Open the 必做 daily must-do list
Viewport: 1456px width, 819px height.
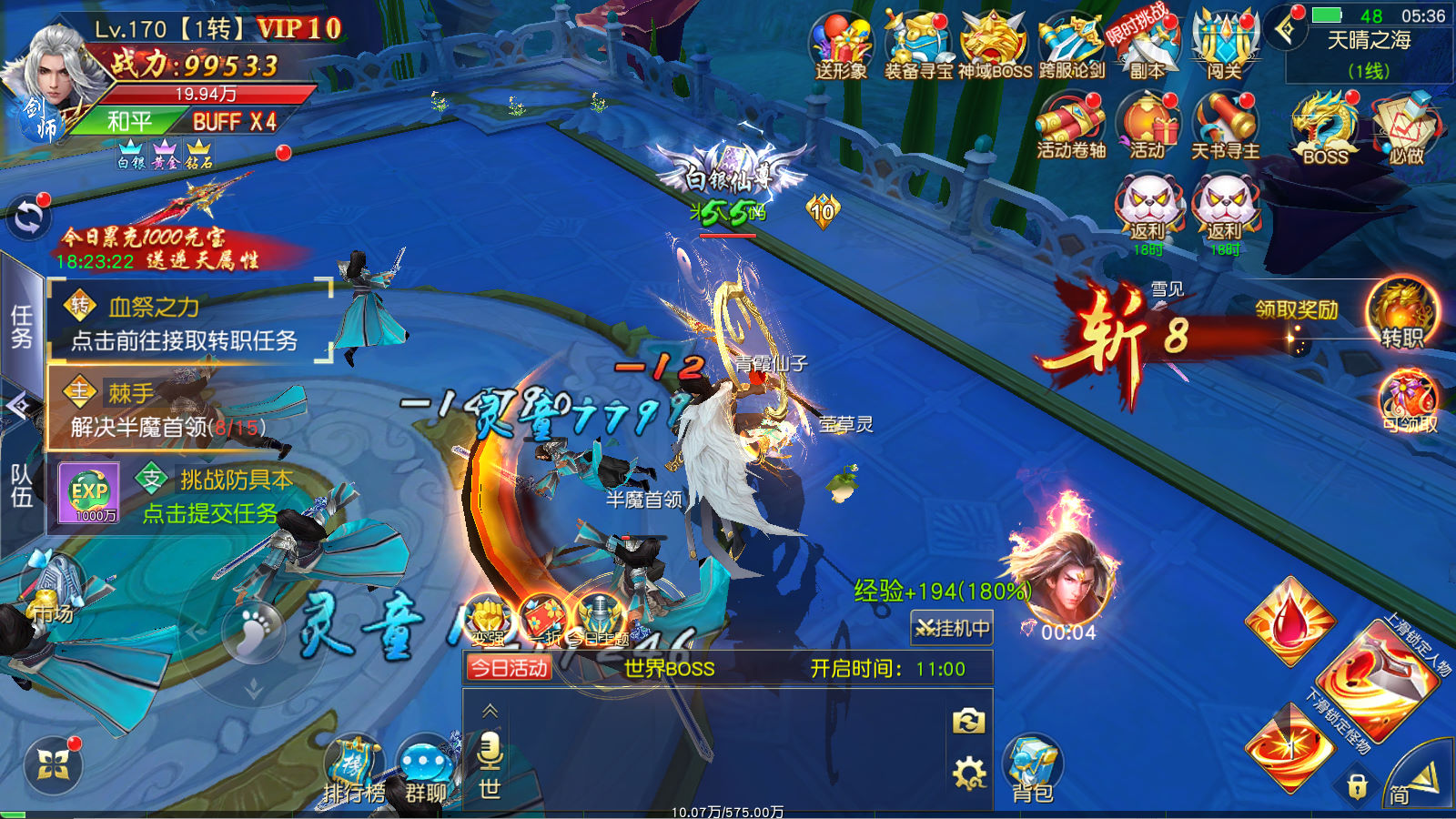1405,127
